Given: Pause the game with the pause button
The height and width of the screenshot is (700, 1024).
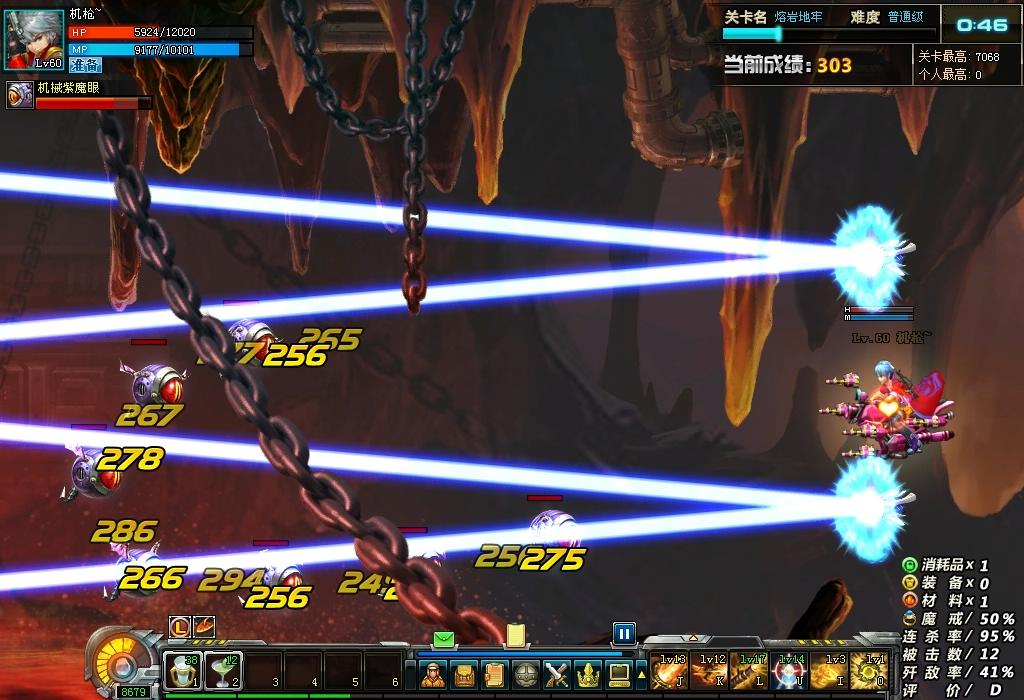Looking at the screenshot, I should [x=624, y=633].
